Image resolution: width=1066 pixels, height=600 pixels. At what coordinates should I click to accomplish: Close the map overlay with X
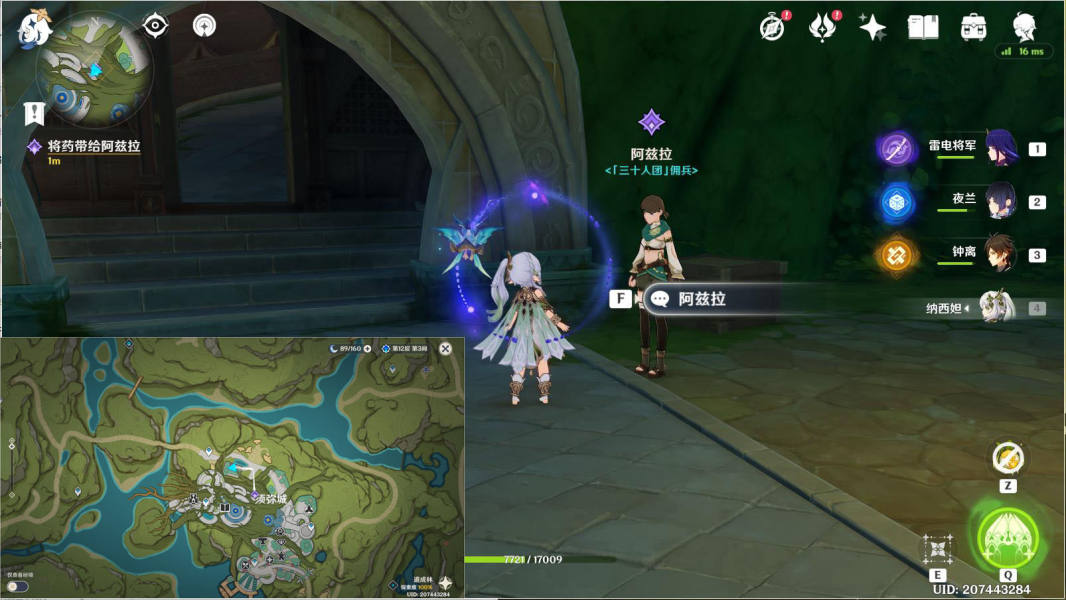tap(446, 348)
